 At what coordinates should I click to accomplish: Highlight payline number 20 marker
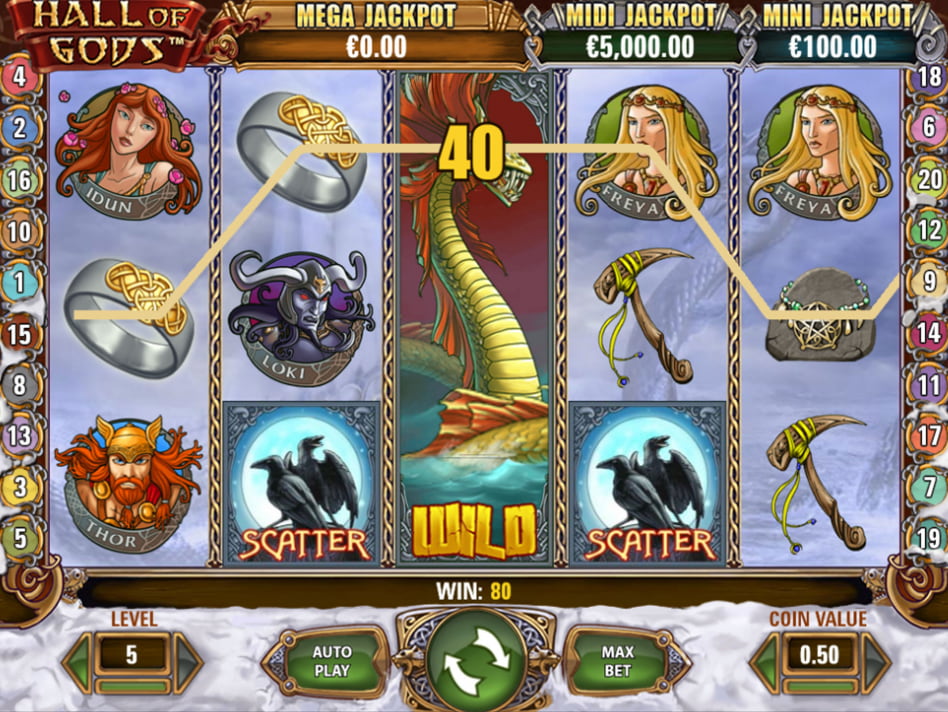point(928,181)
